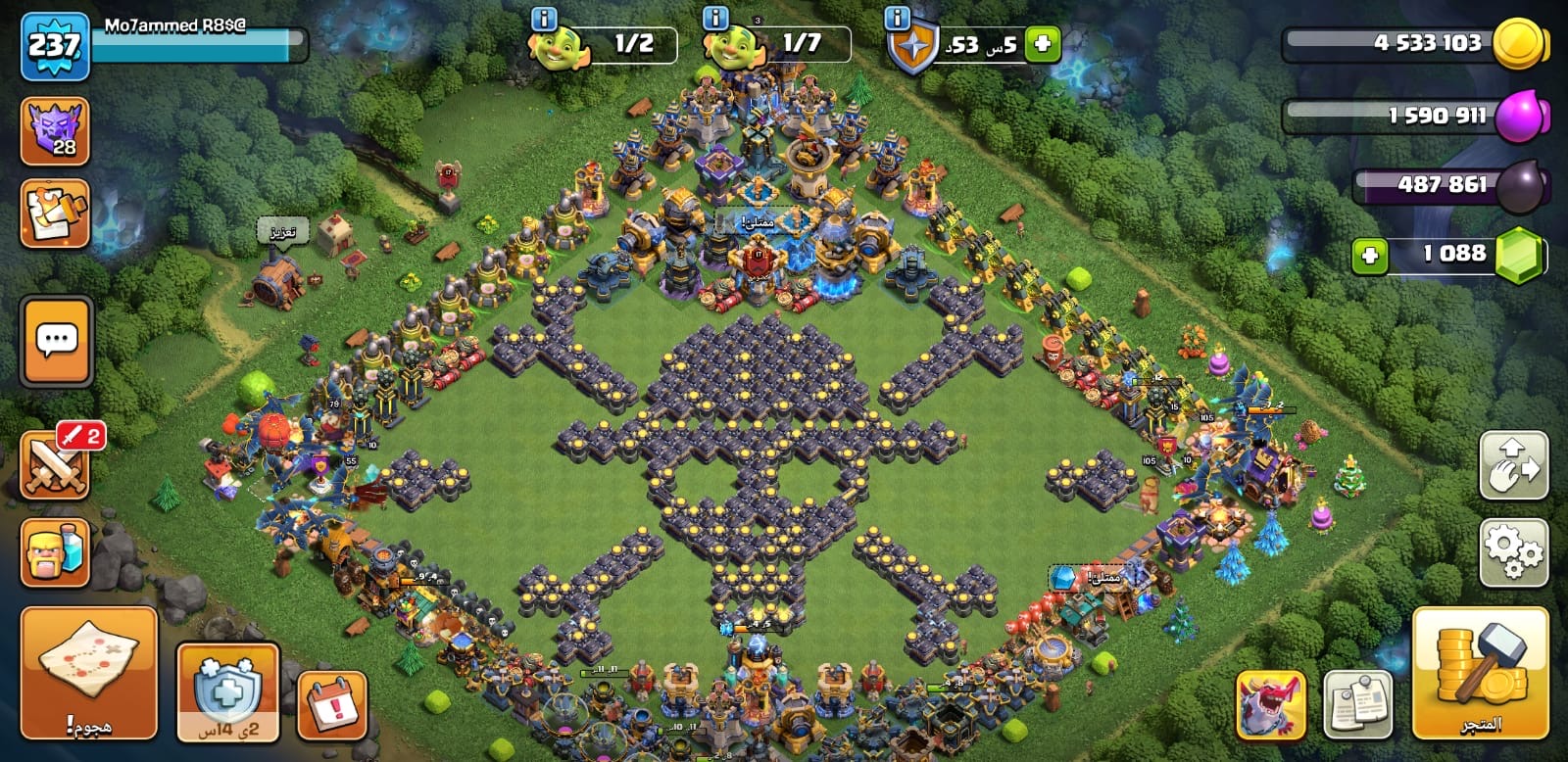Open the settings gears button

[1513, 552]
